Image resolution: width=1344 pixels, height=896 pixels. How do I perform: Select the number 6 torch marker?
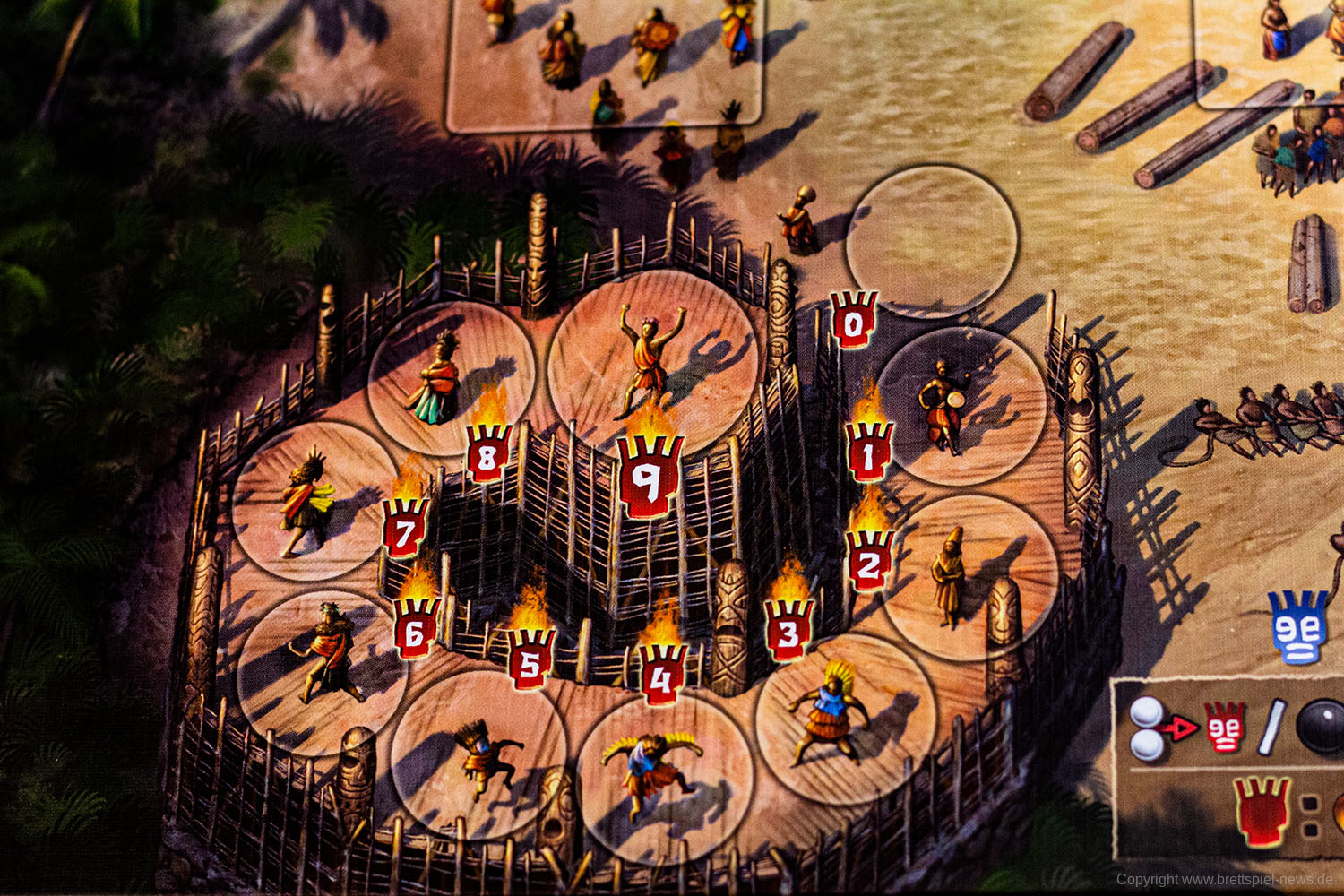(415, 628)
